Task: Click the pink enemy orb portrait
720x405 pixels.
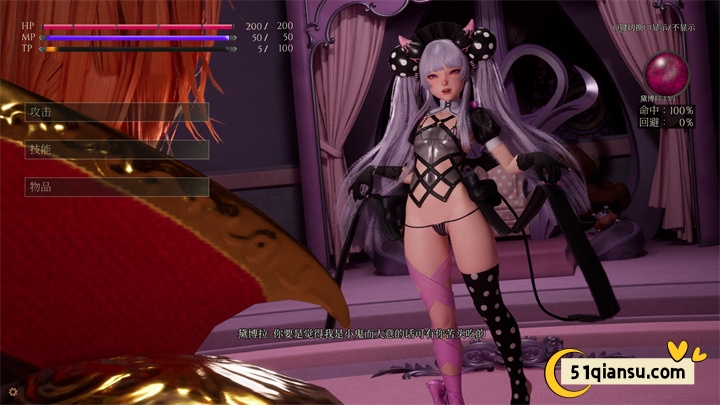Action: (x=663, y=72)
